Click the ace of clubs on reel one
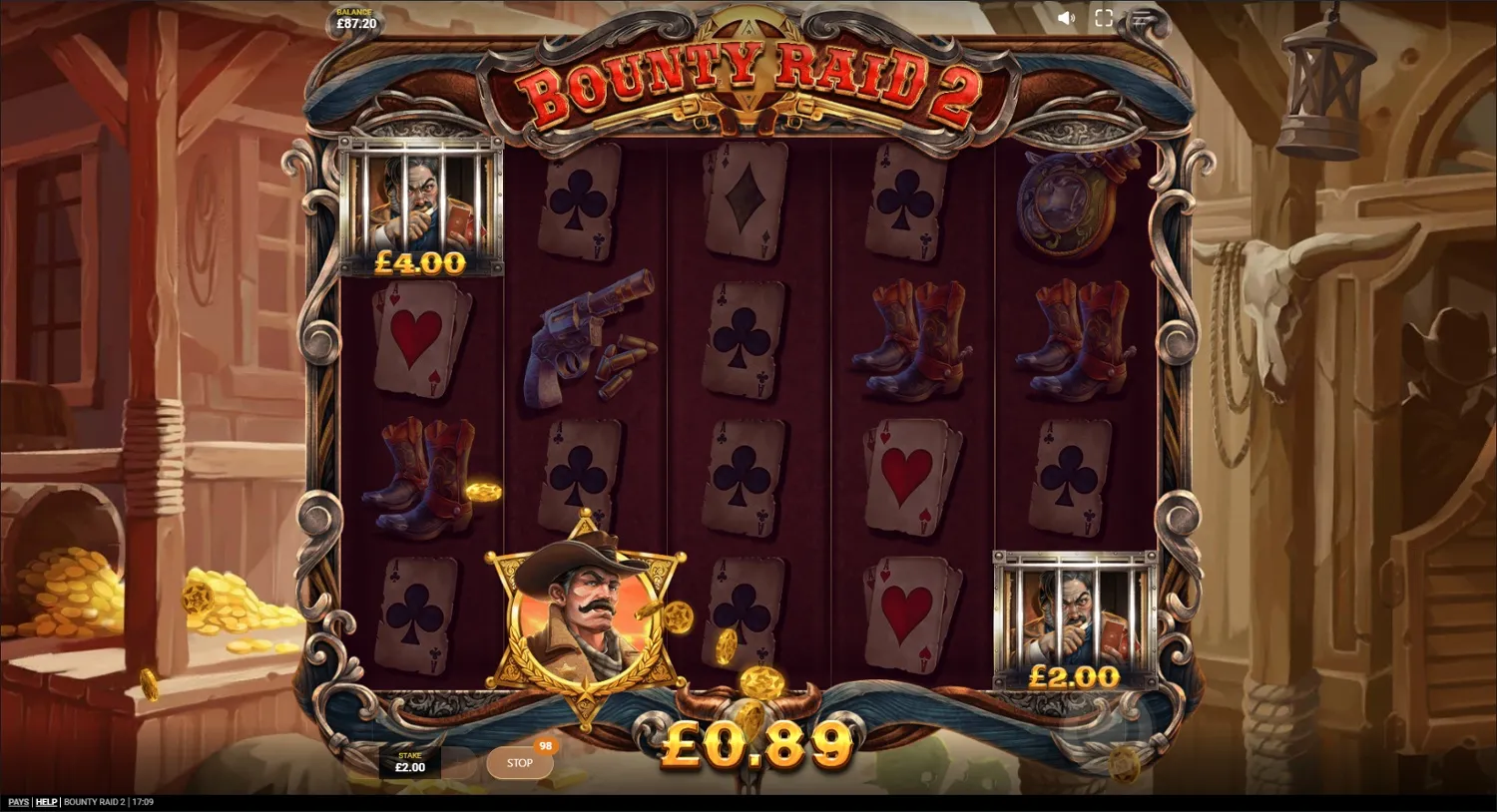 click(x=419, y=613)
